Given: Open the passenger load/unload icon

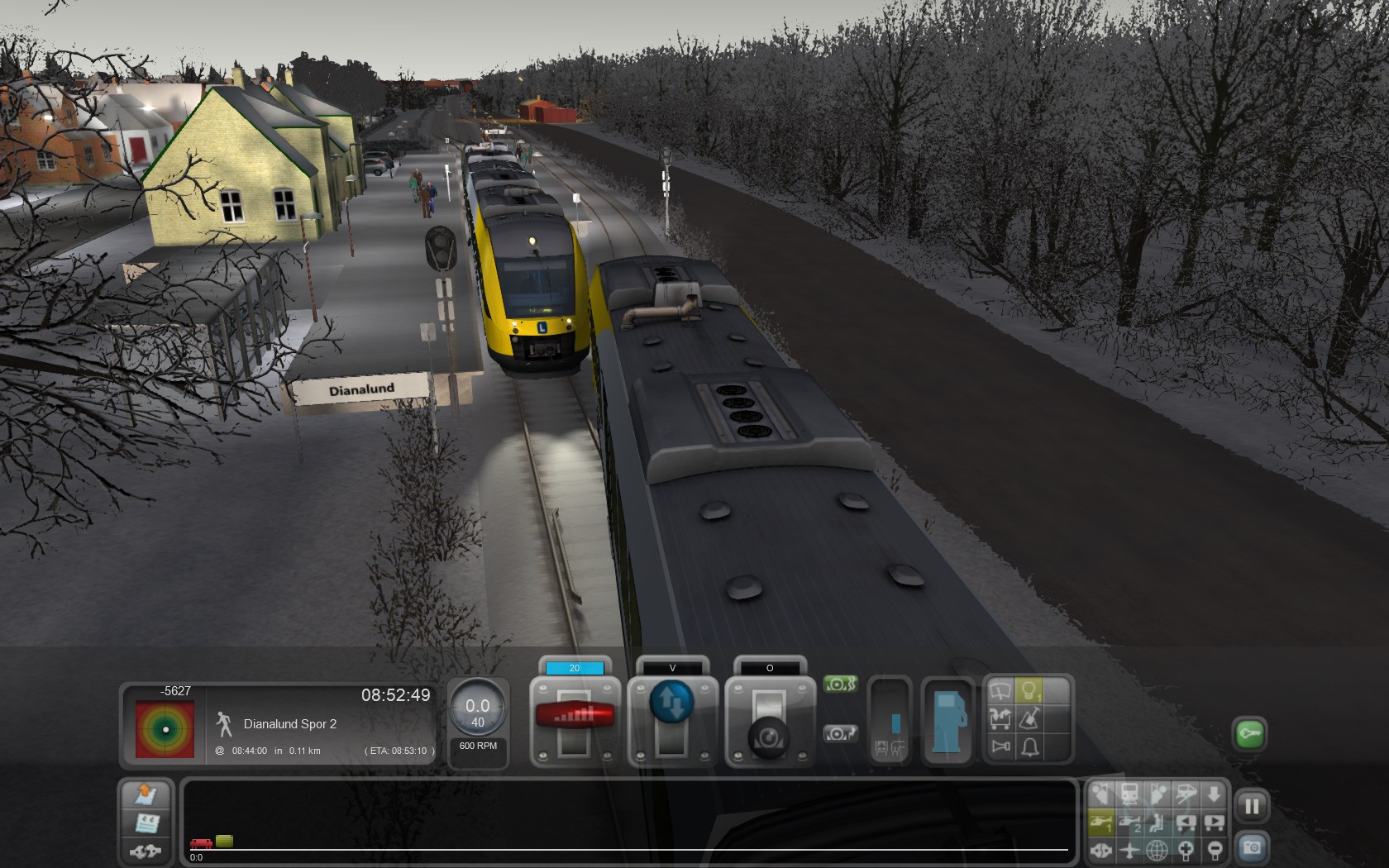Looking at the screenshot, I should tap(1000, 718).
